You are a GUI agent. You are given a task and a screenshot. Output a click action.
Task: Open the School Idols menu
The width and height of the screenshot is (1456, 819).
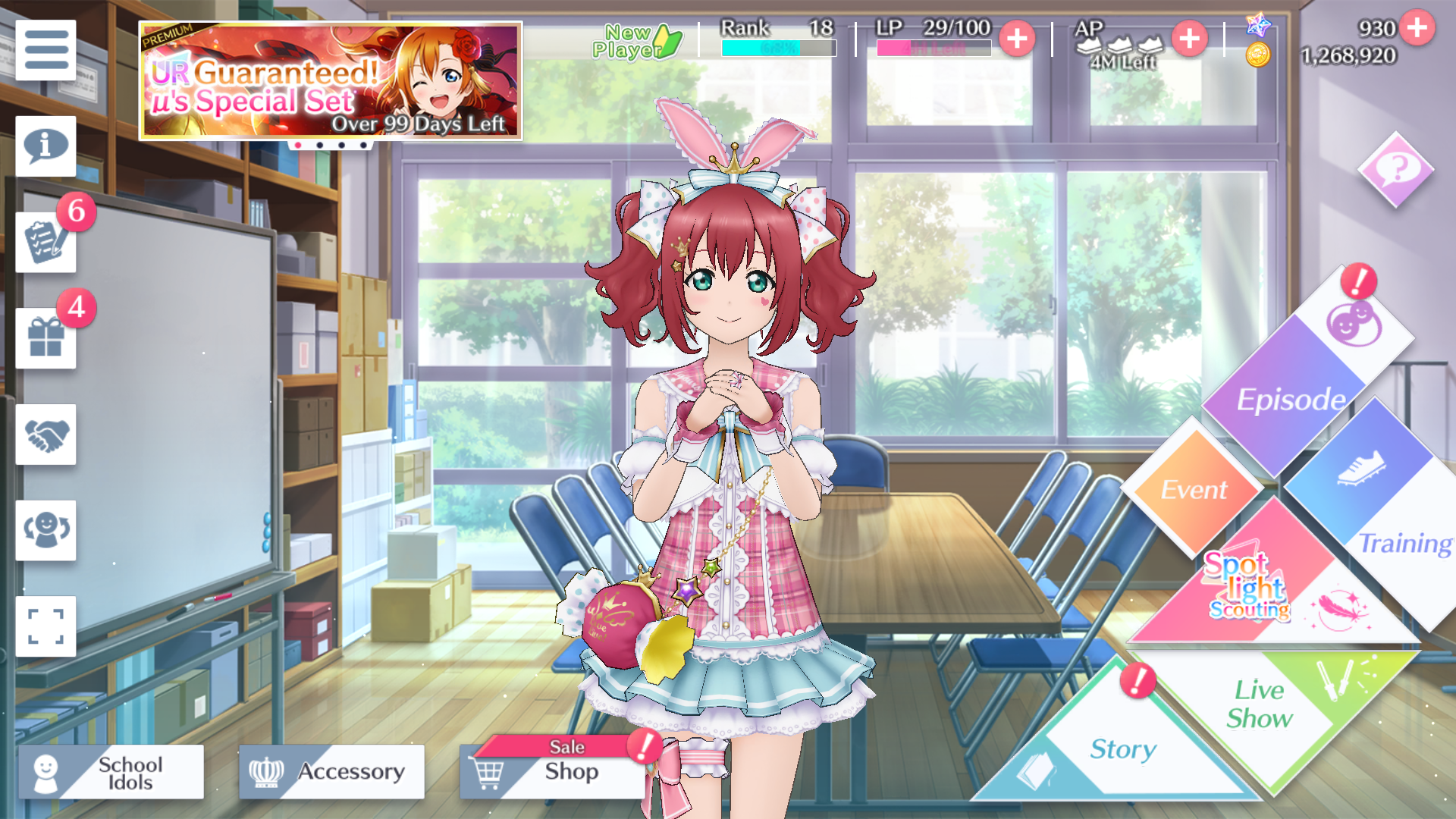pyautogui.click(x=111, y=772)
